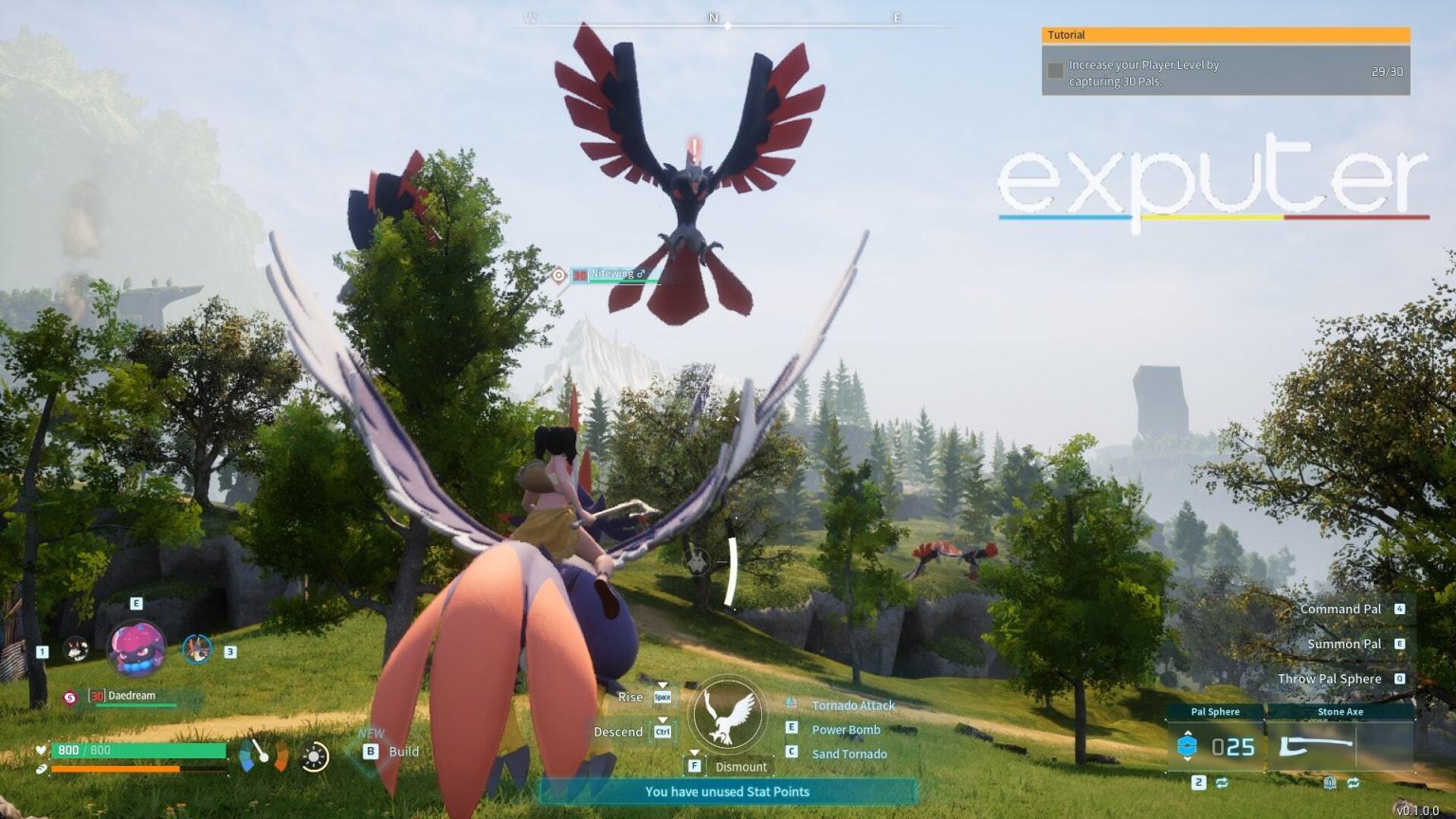Click the Pal in party slot 1
The image size is (1456, 819).
[76, 650]
